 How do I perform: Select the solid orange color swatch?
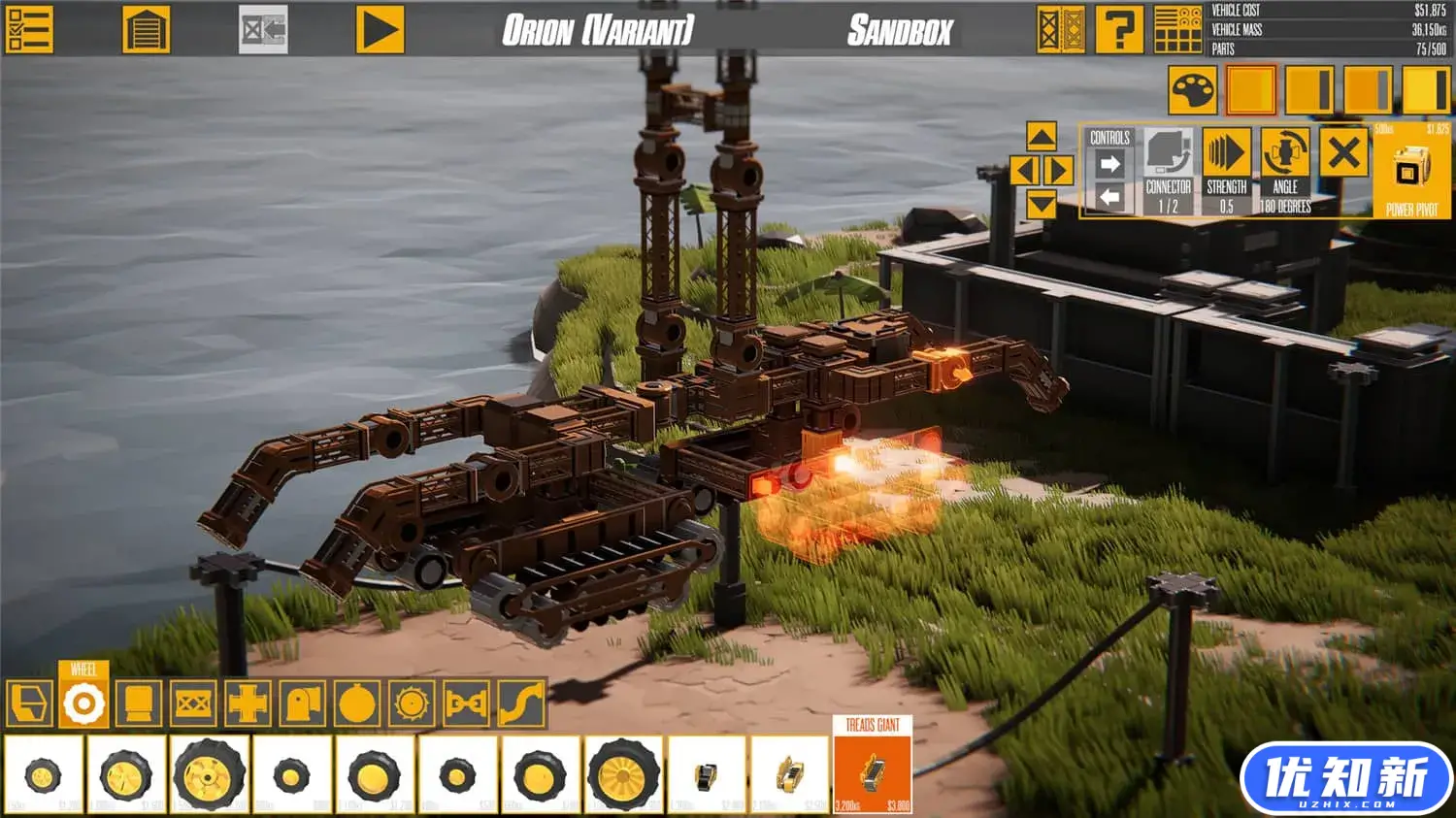[1250, 91]
